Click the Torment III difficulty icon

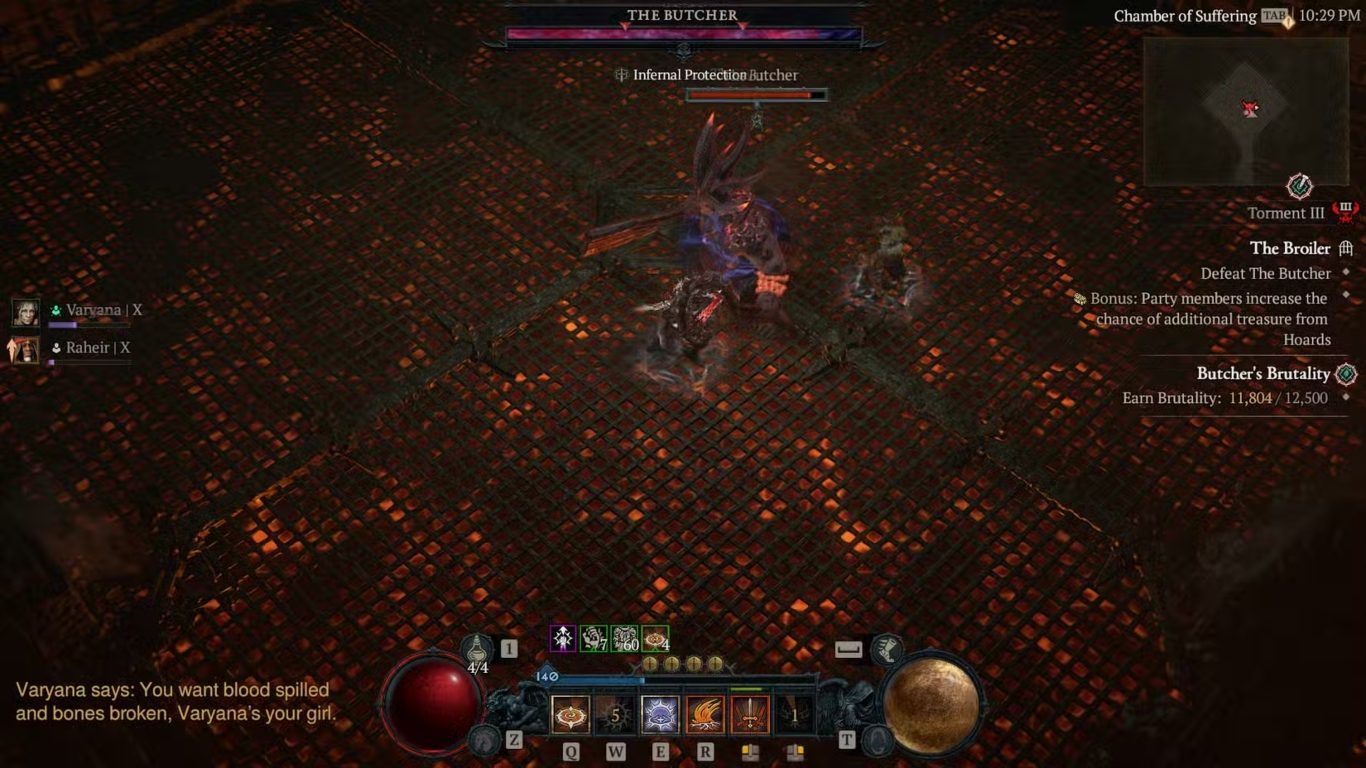point(1346,211)
